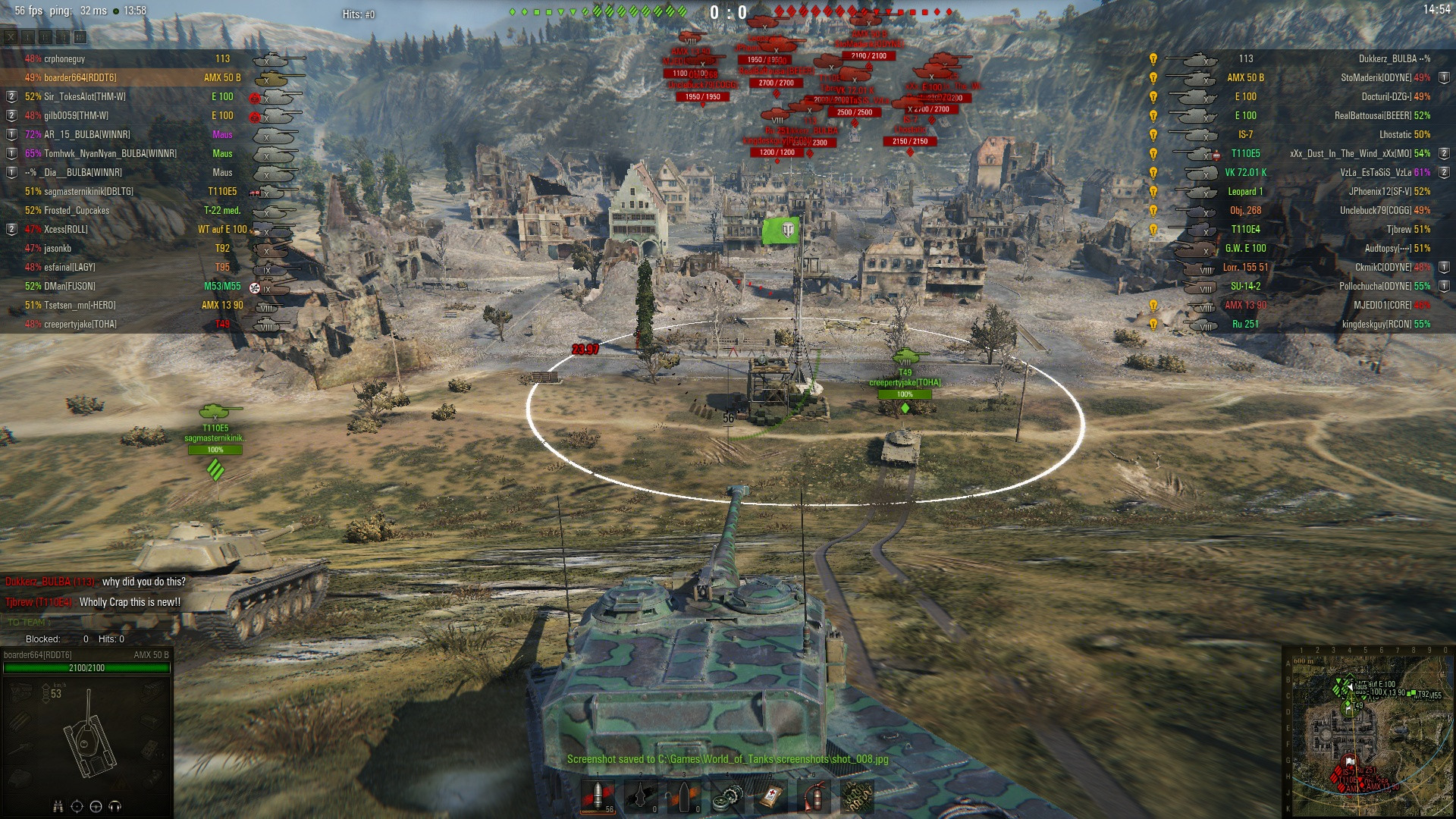Select the camouflage pattern slot in consumables bar
The image size is (1456, 819).
857,797
